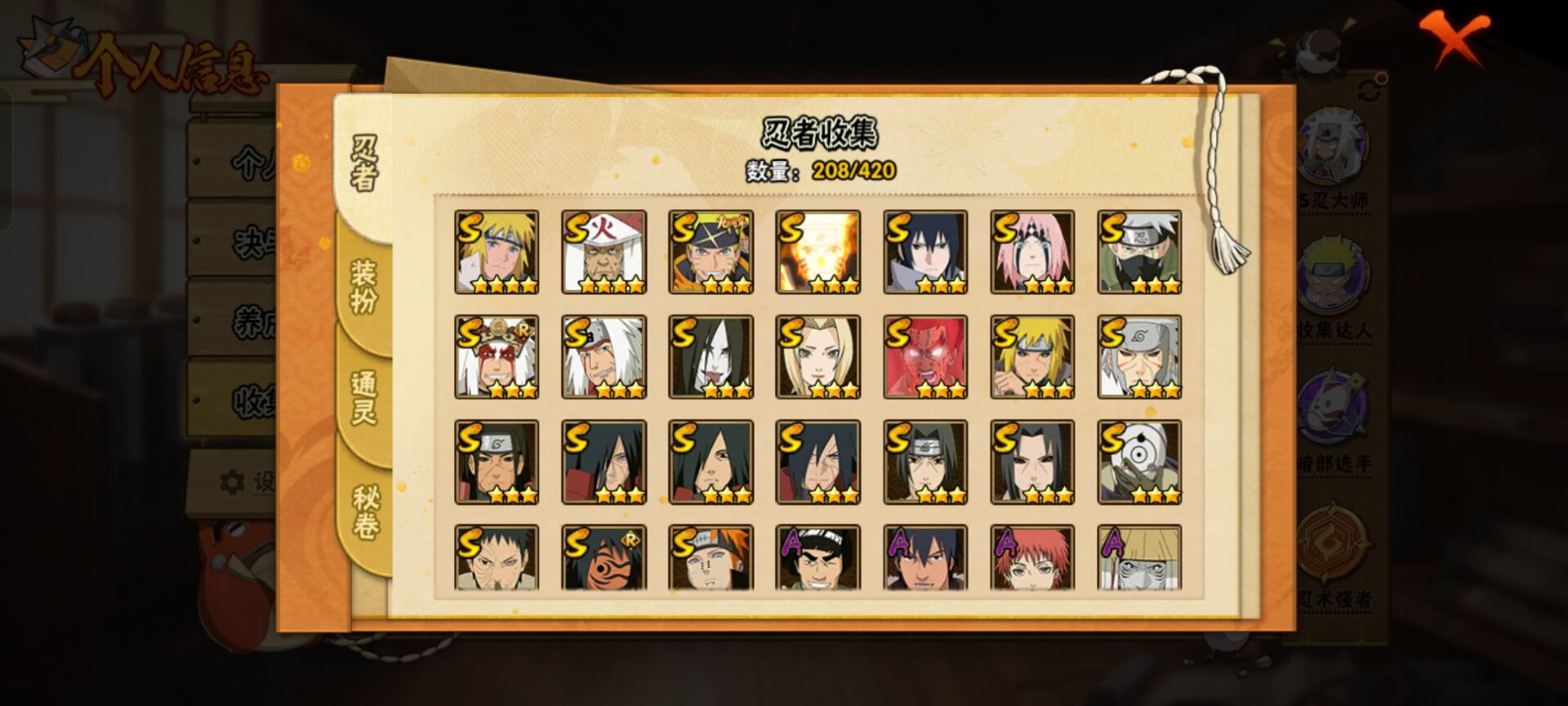Viewport: 1568px width, 706px height.
Task: Pick the blonde Tsunade ninja portrait
Action: 817,357
